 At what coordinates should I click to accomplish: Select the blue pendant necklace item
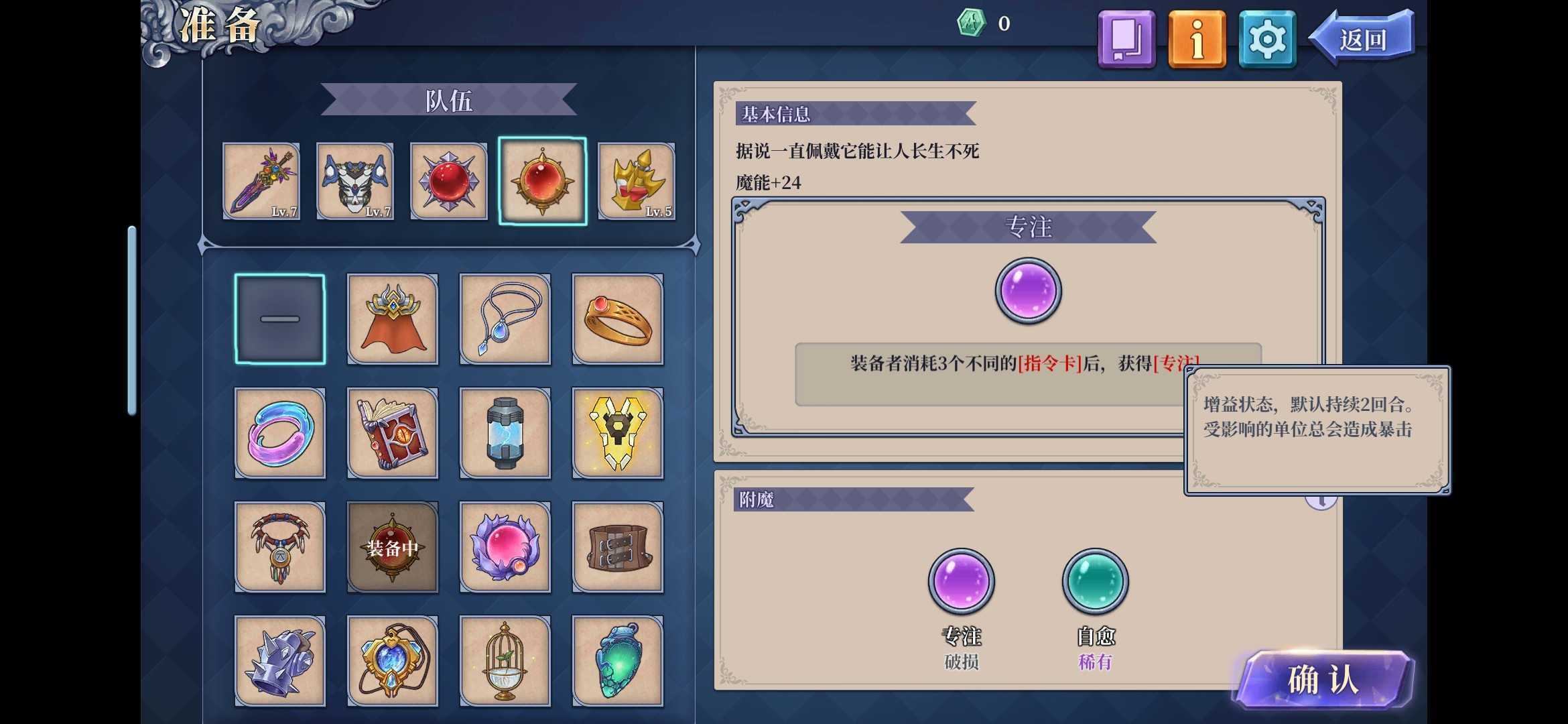click(x=505, y=318)
